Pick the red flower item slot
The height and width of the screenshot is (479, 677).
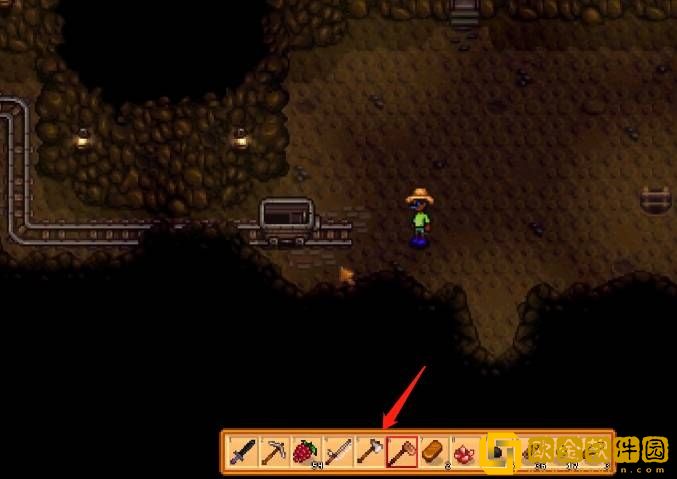[x=463, y=453]
